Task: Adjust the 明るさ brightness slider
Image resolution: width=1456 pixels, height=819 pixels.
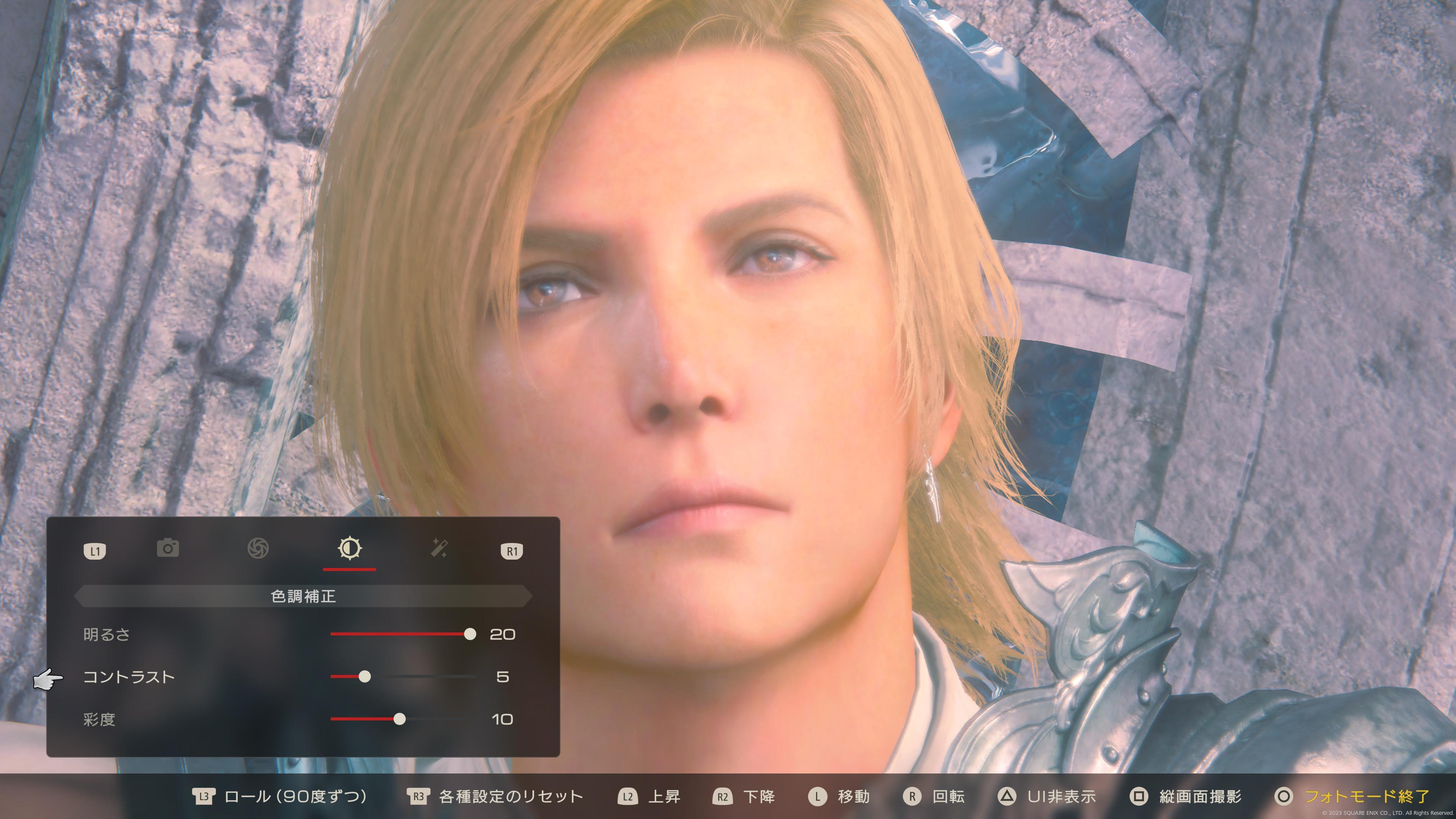Action: coord(470,634)
